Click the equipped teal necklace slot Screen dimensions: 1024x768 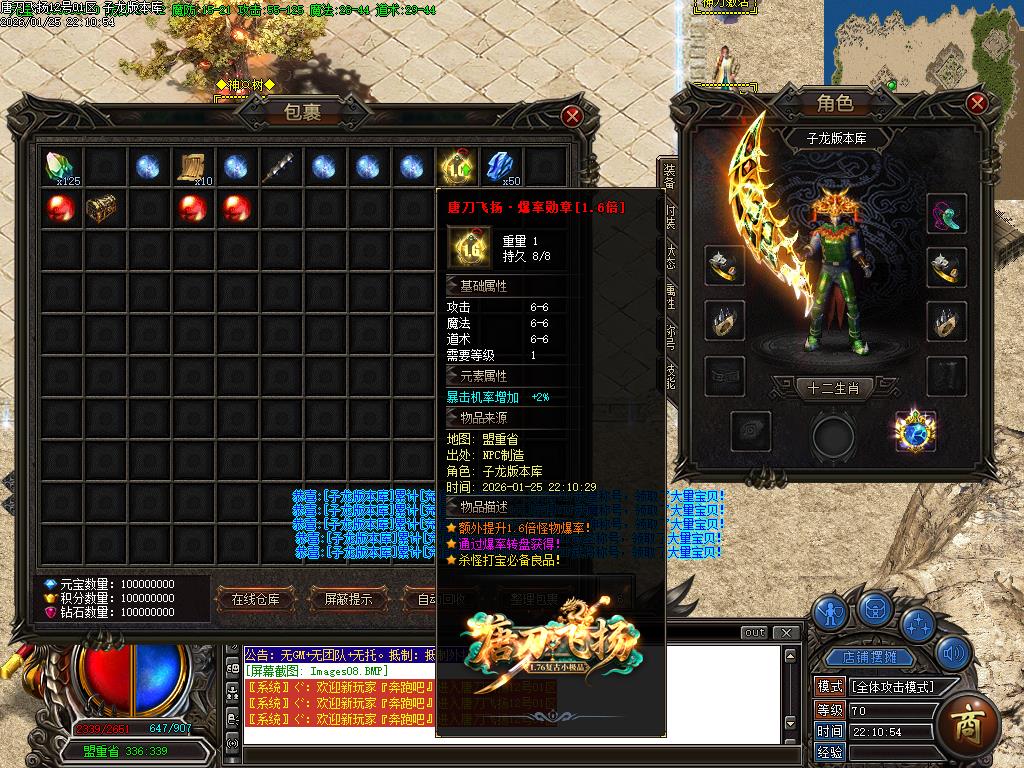coord(945,213)
